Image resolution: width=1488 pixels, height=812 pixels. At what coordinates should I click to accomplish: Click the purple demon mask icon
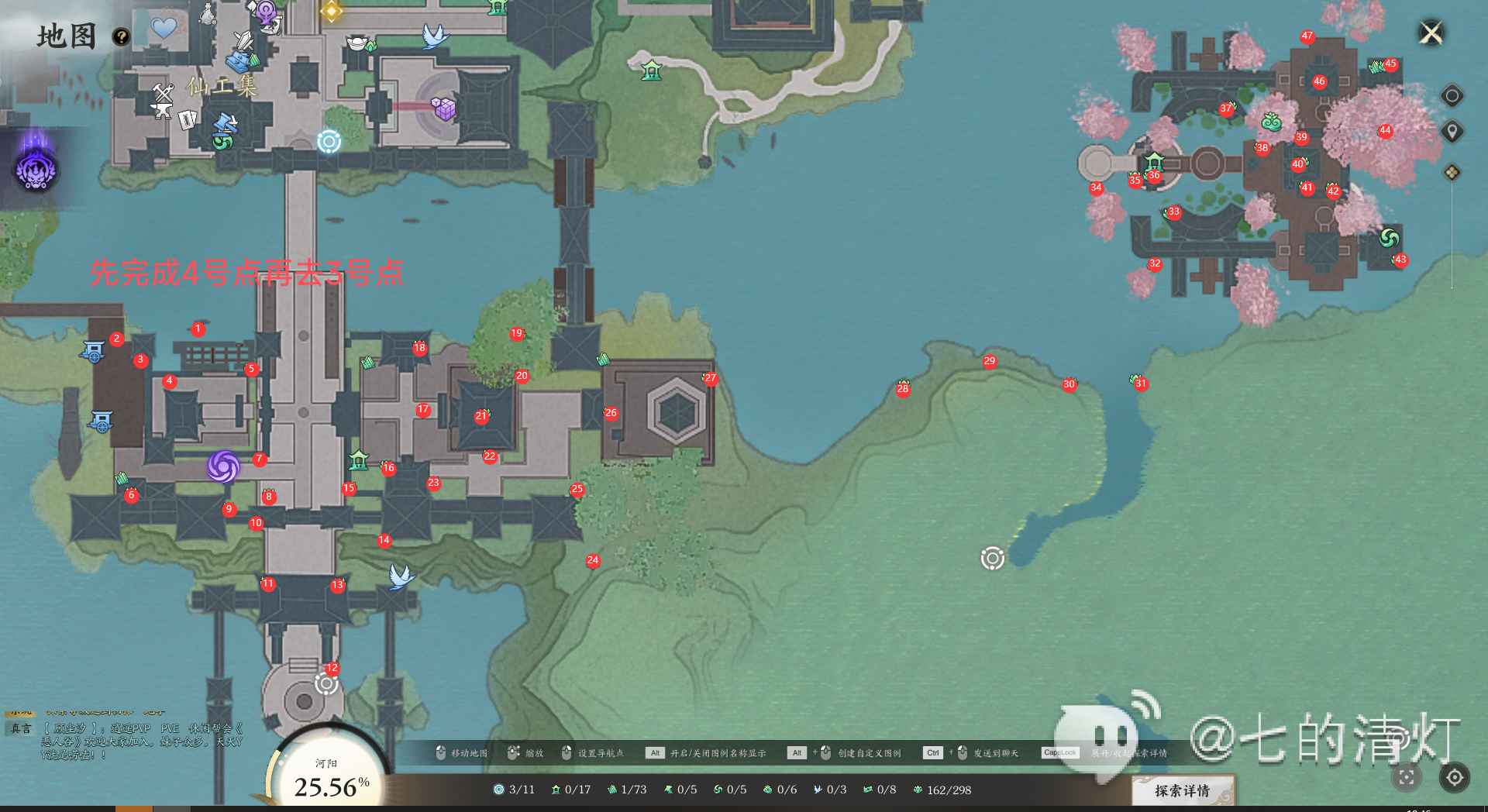36,168
